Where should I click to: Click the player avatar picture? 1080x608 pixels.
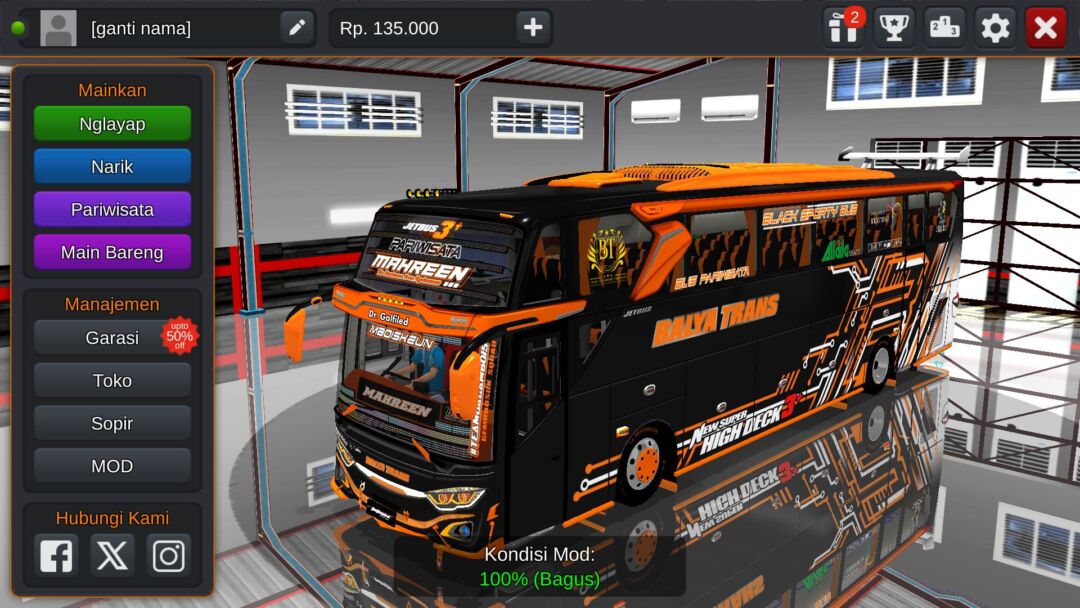[x=58, y=28]
